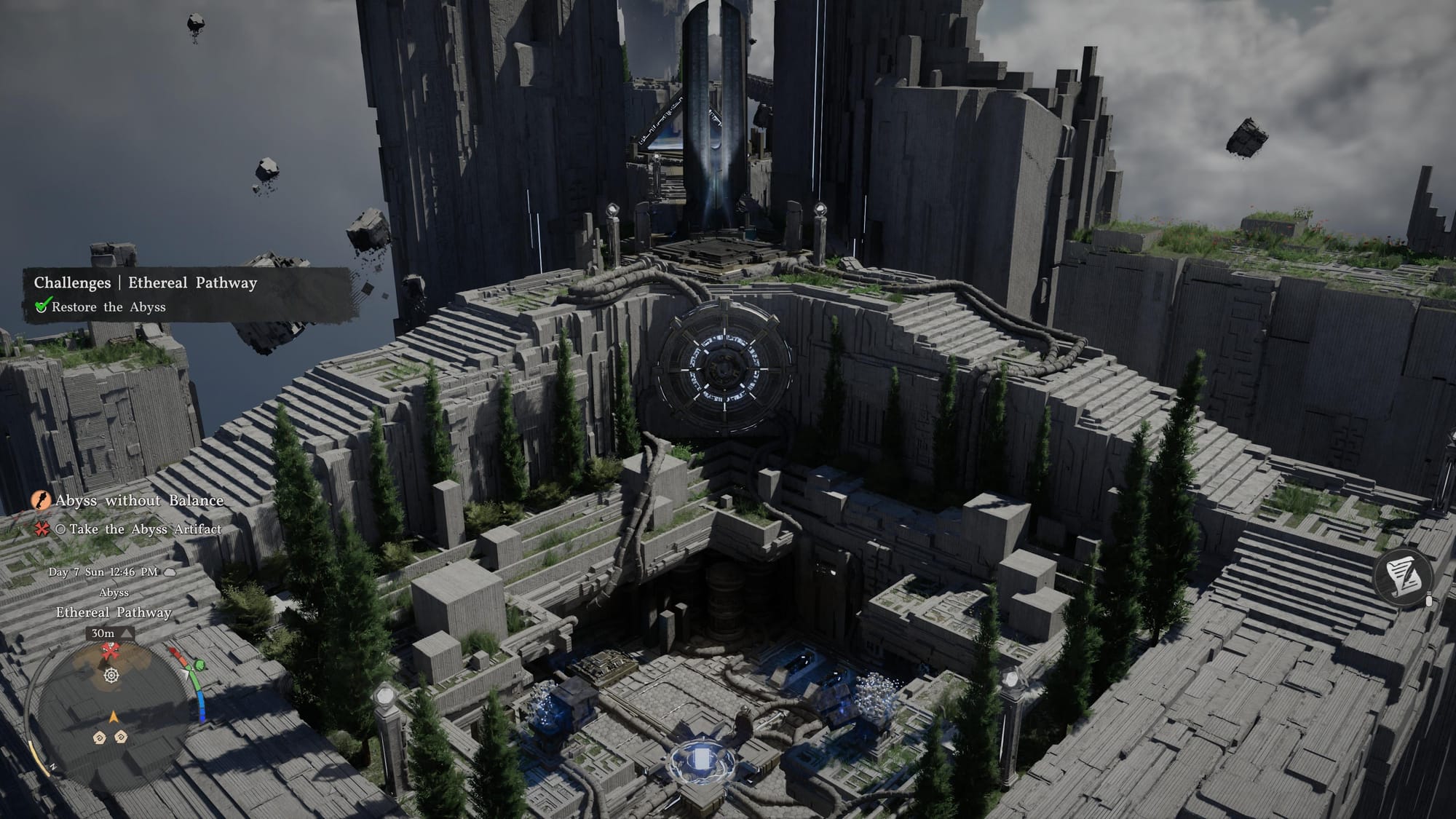
Task: Click the Restore the Abyss completed challenge
Action: point(108,307)
